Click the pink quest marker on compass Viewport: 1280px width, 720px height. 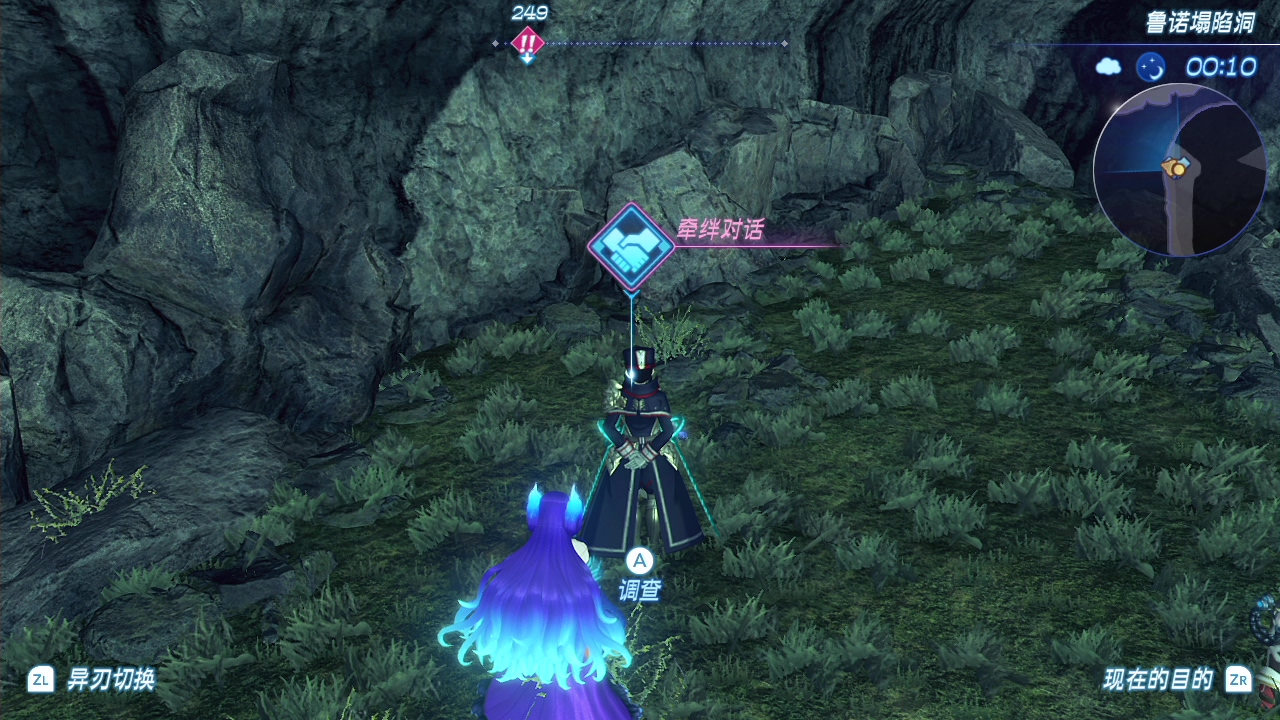point(527,42)
